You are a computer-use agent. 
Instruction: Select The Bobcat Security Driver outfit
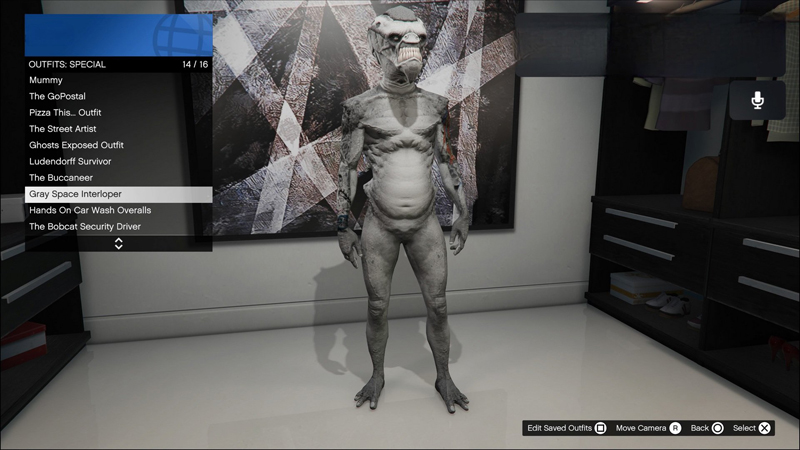pyautogui.click(x=117, y=227)
